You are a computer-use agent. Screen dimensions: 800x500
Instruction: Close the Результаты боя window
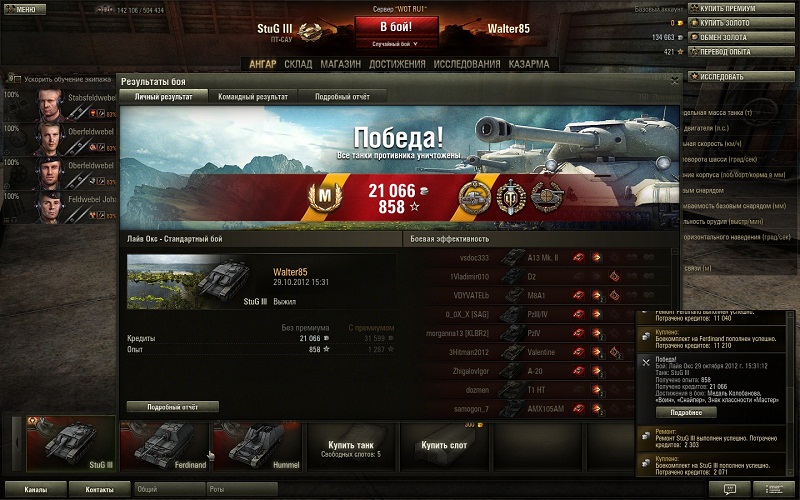pyautogui.click(x=675, y=80)
